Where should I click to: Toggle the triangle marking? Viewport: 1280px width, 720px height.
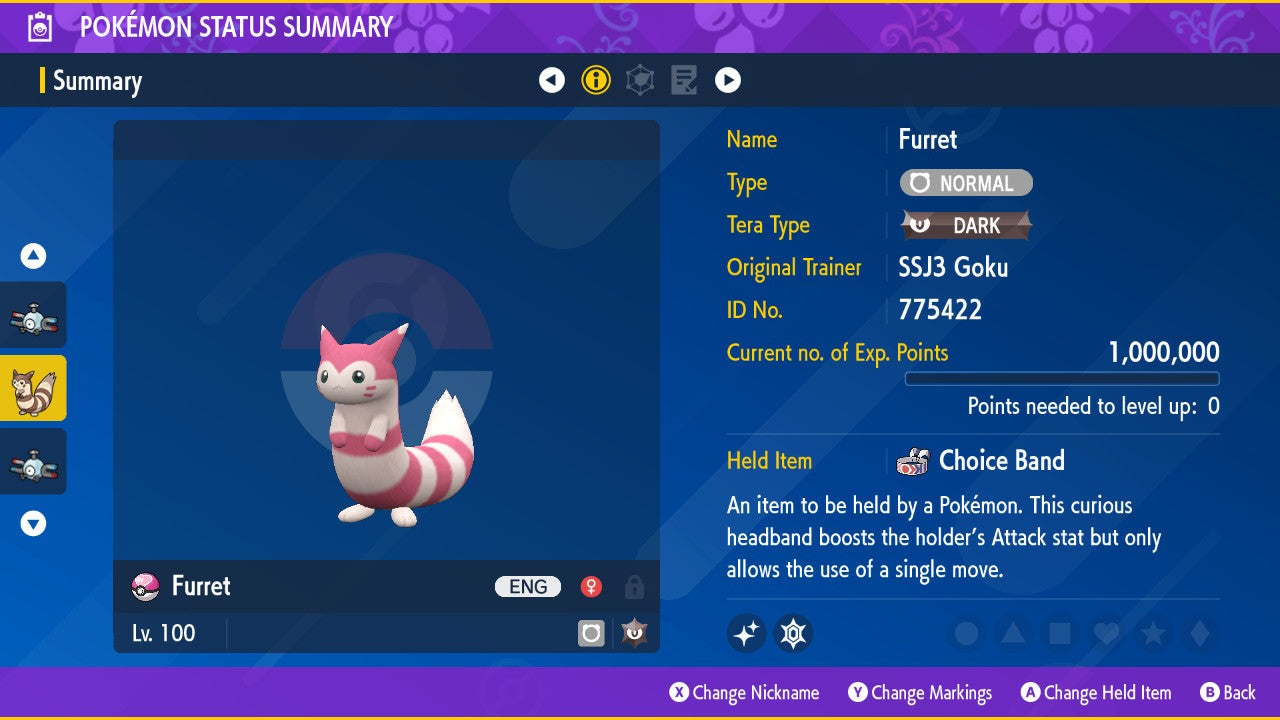click(x=1013, y=633)
